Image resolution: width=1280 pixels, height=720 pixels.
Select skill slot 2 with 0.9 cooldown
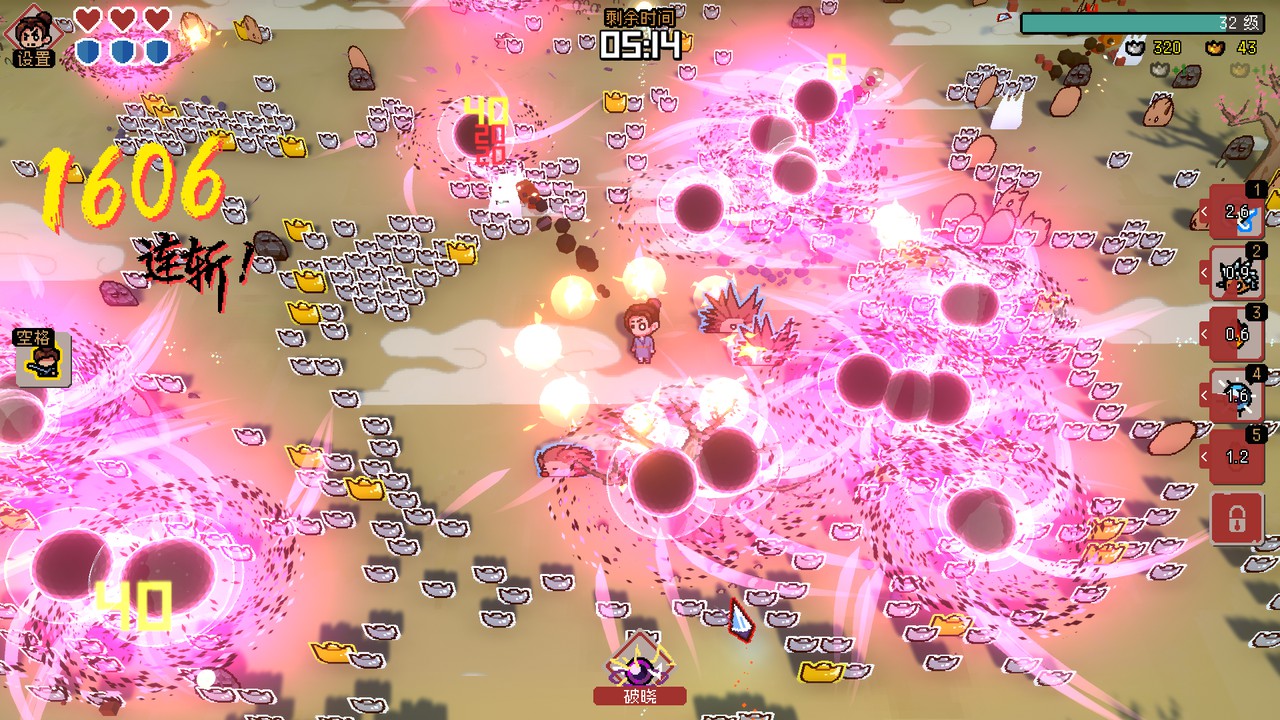1237,272
